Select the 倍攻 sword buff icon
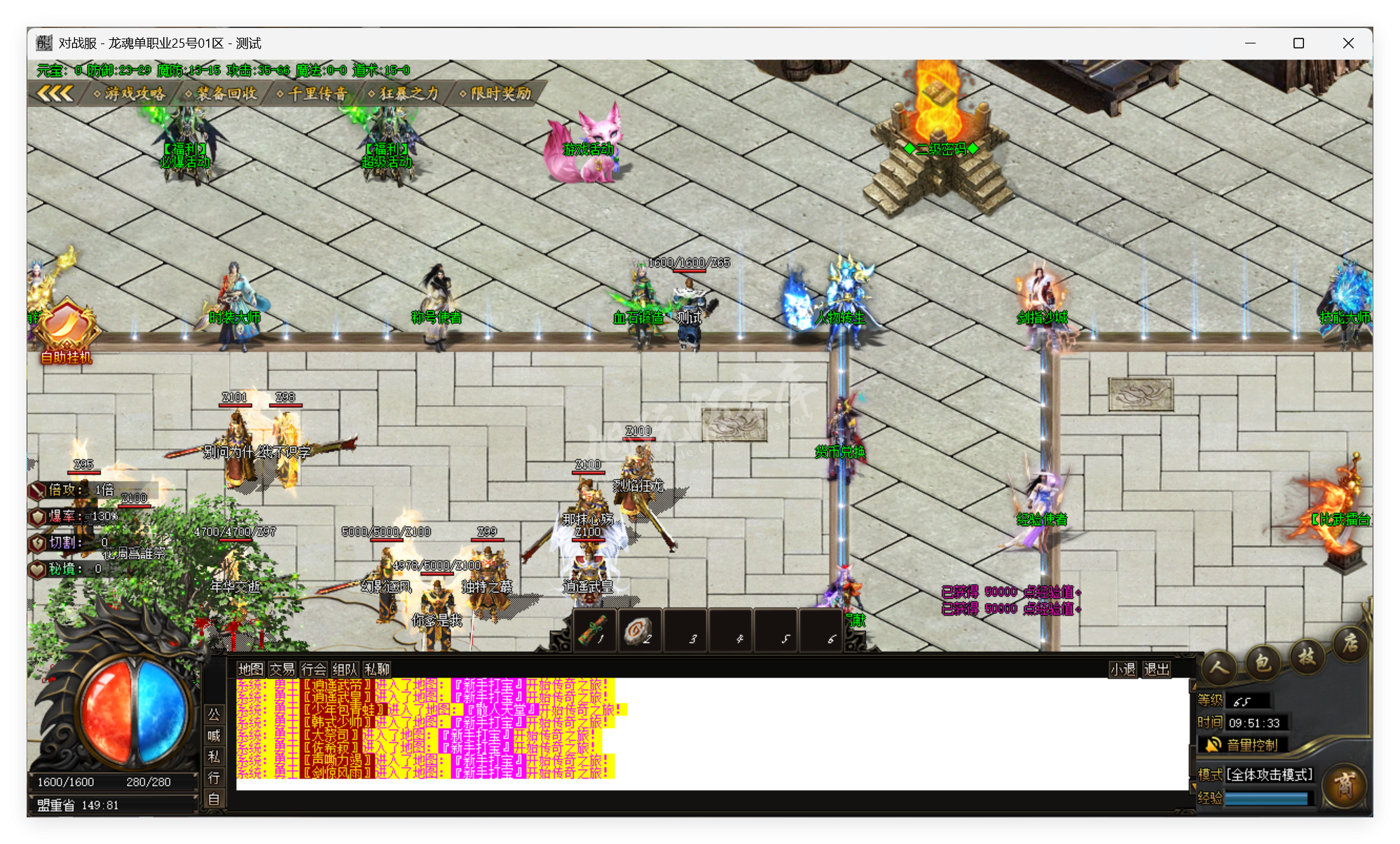Image resolution: width=1400 pixels, height=844 pixels. click(x=36, y=490)
